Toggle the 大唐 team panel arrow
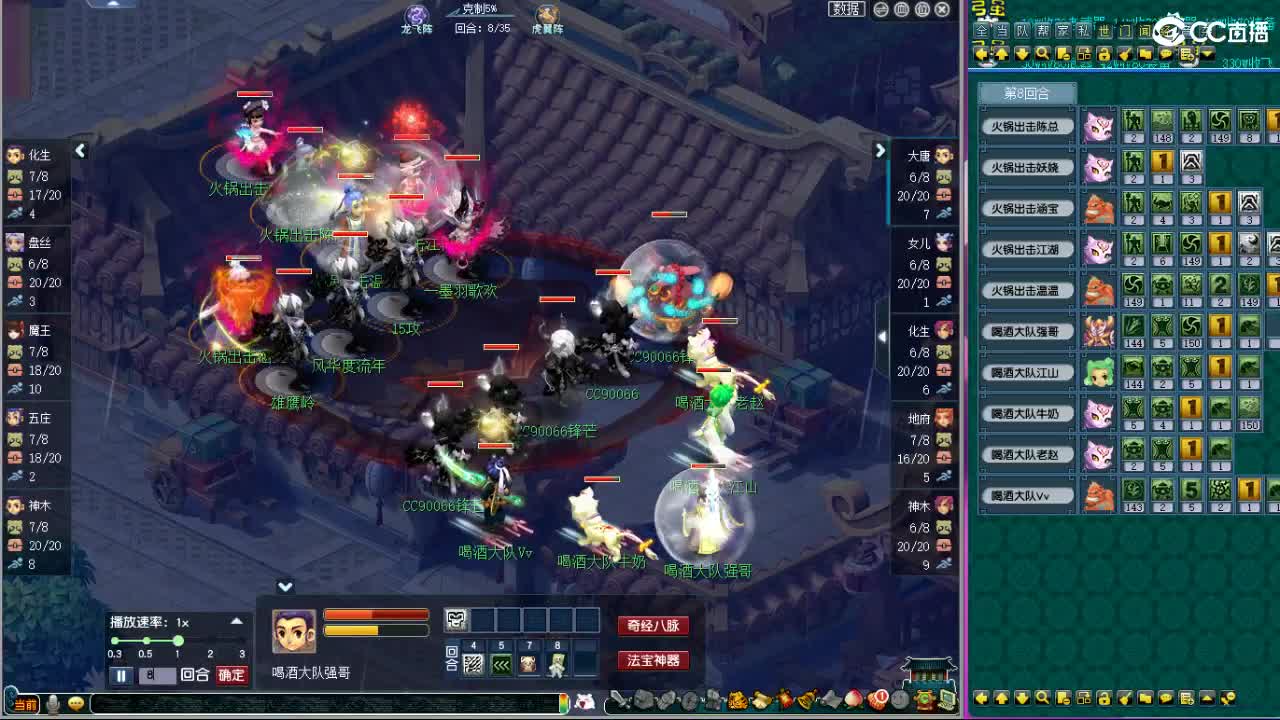This screenshot has width=1280, height=720. tap(879, 150)
